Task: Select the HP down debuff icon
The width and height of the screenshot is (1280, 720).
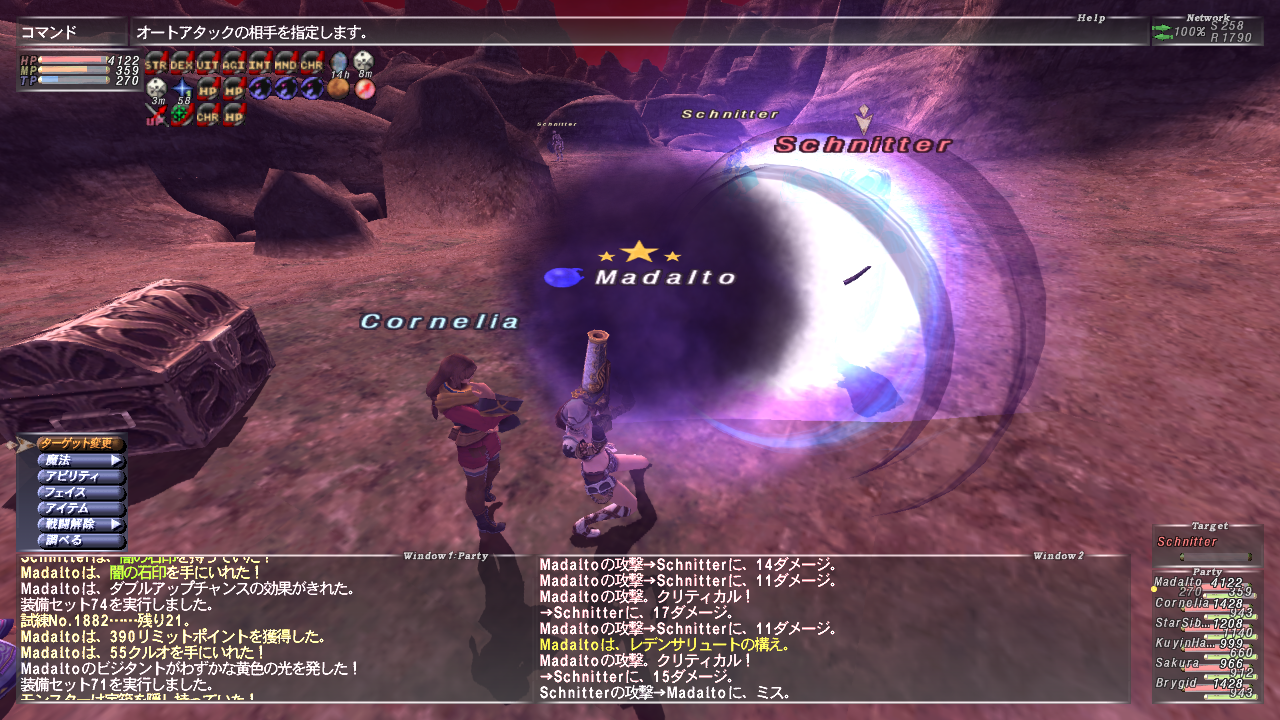Action: [x=208, y=88]
